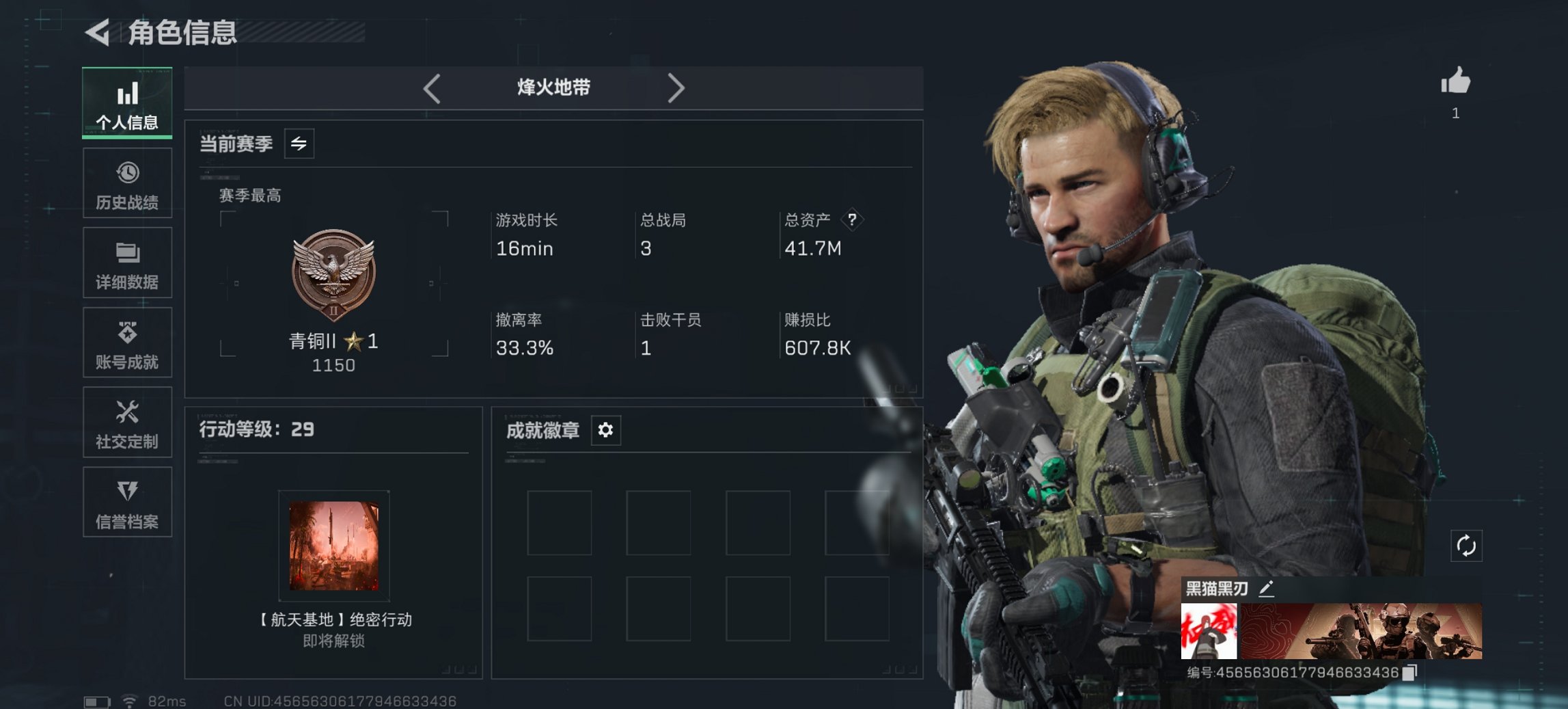
Task: Select the 历史战绩 sidebar icon
Action: point(127,183)
